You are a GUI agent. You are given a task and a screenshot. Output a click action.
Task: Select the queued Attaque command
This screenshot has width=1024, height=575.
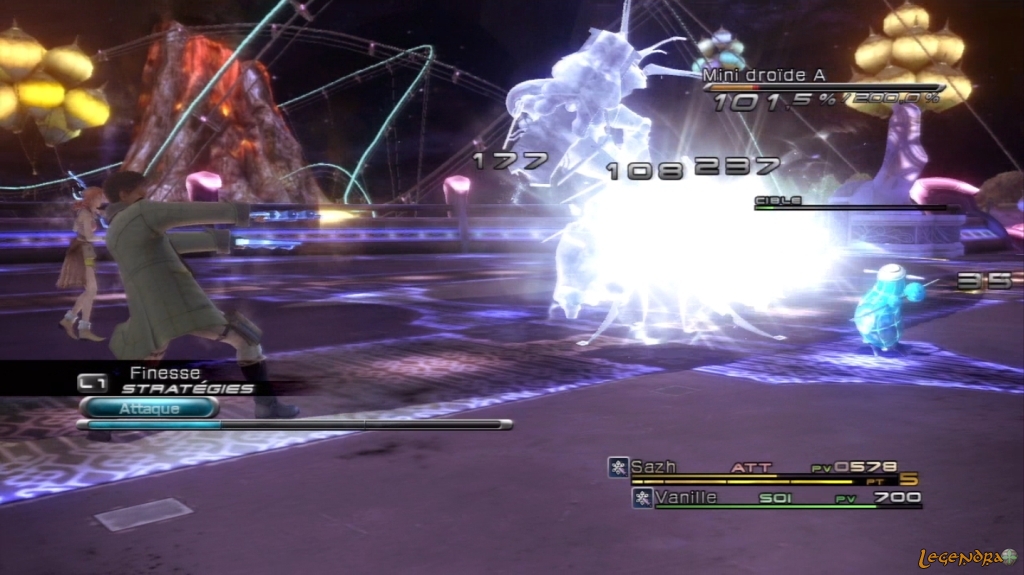(x=149, y=408)
